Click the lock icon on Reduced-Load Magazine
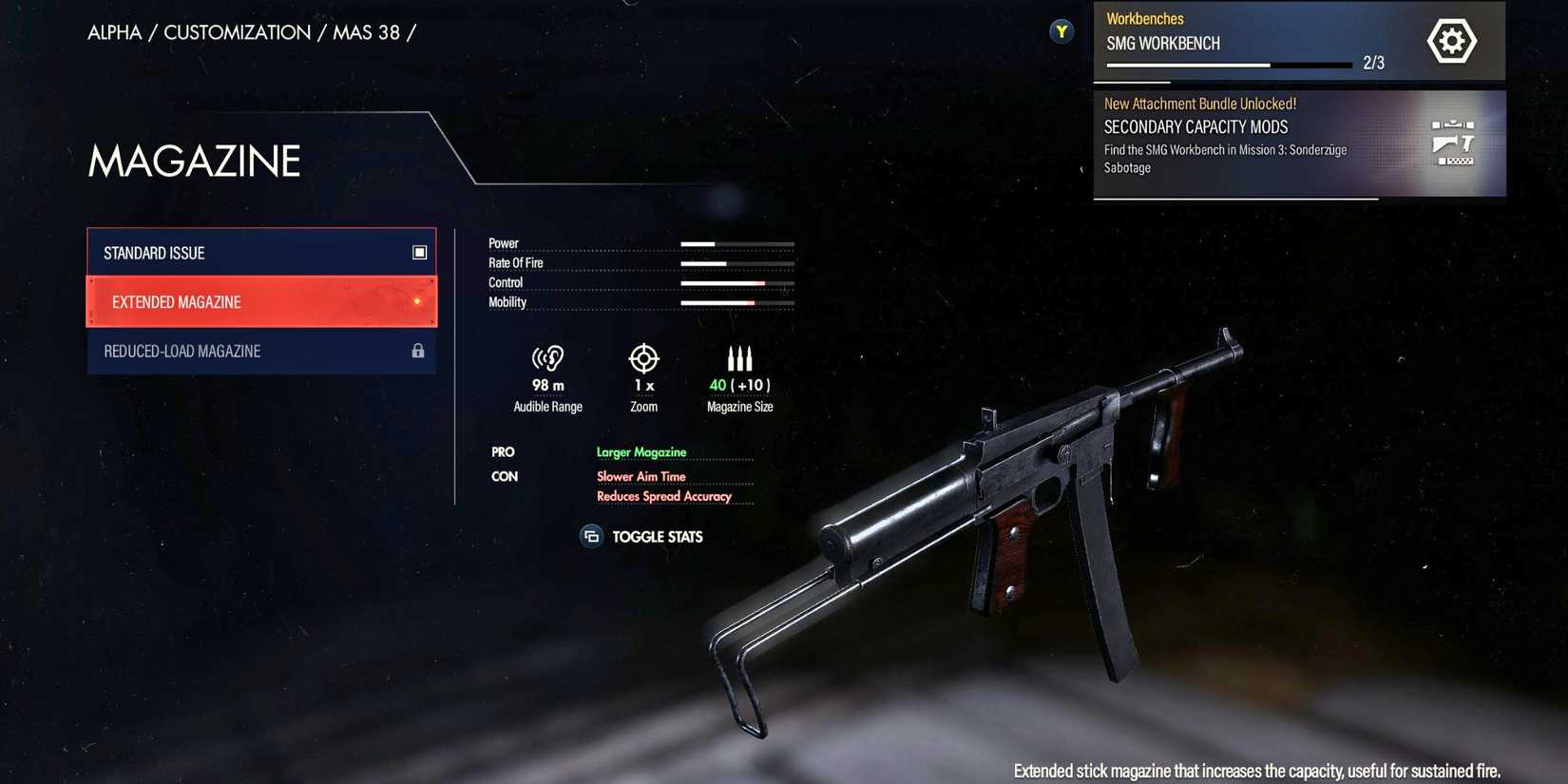This screenshot has width=1568, height=784. click(x=418, y=351)
